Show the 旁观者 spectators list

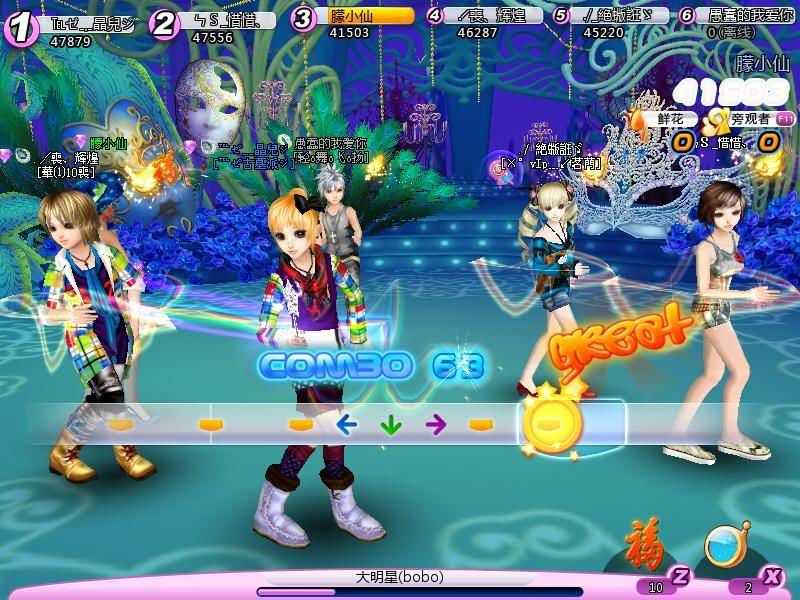pyautogui.click(x=751, y=118)
